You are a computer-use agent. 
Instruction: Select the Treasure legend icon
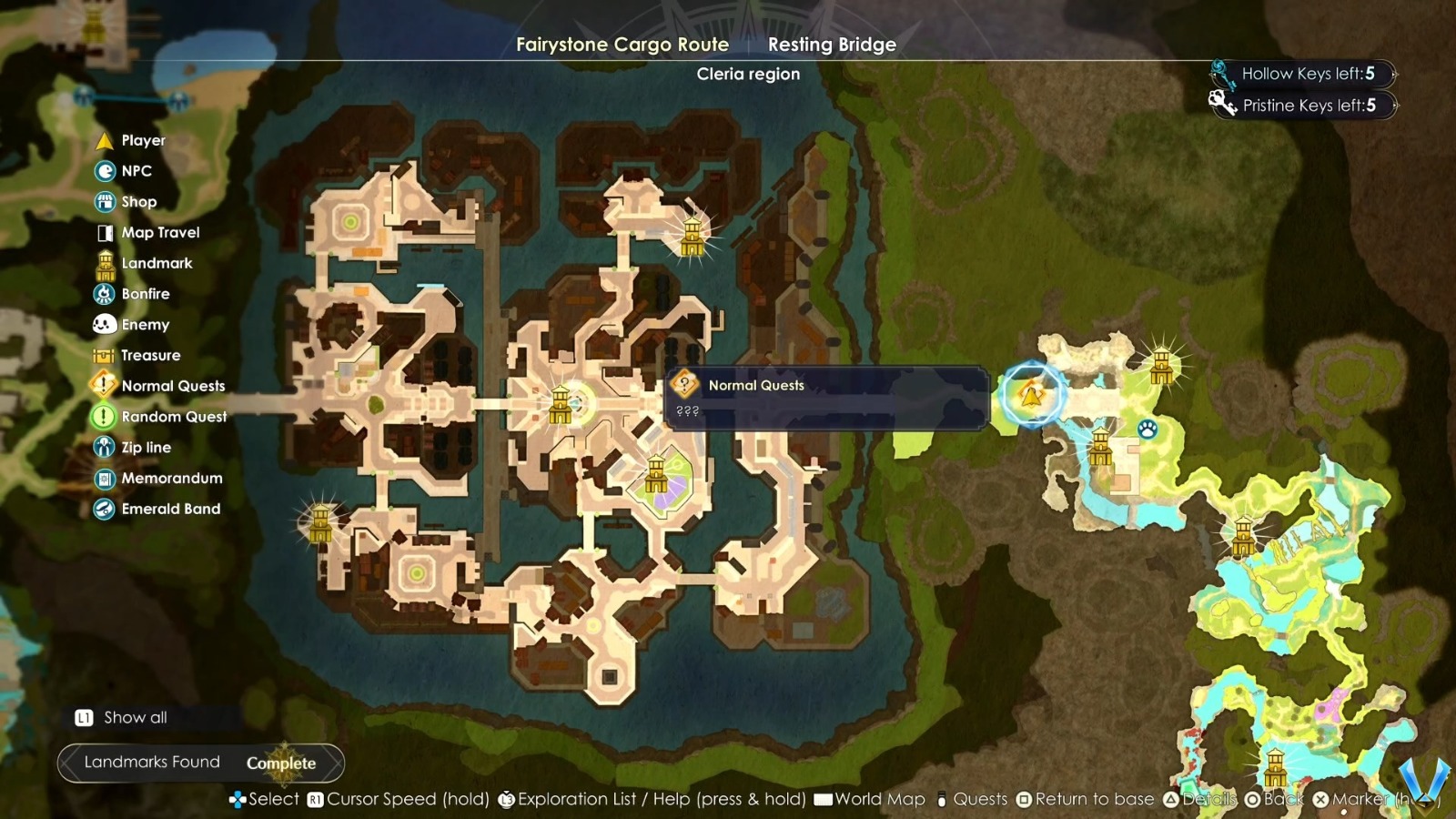[104, 355]
